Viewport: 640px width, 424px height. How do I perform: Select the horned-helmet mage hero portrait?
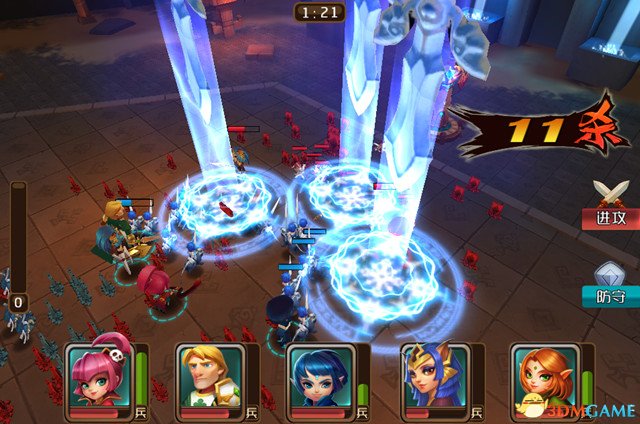pyautogui.click(x=432, y=376)
